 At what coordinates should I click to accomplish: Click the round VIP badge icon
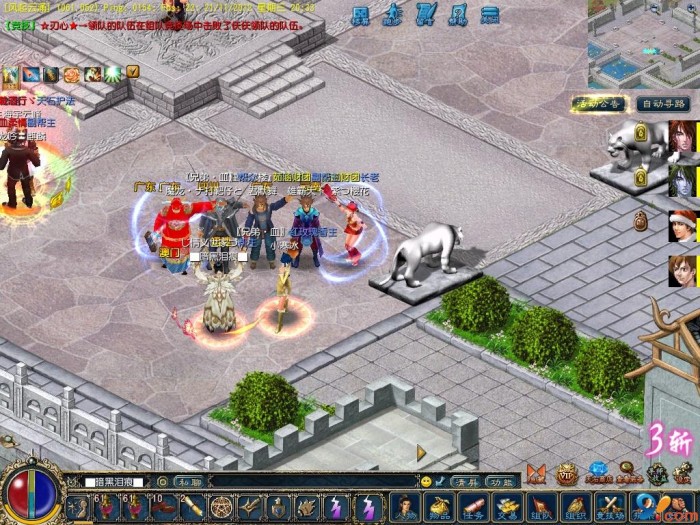click(567, 473)
